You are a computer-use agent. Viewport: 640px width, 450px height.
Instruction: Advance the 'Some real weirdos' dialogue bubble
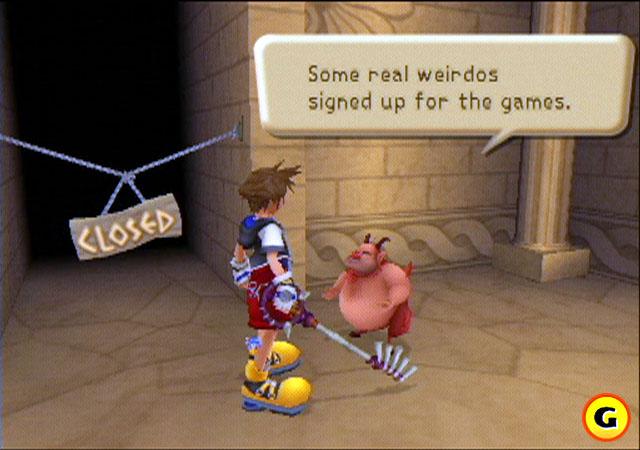438,88
